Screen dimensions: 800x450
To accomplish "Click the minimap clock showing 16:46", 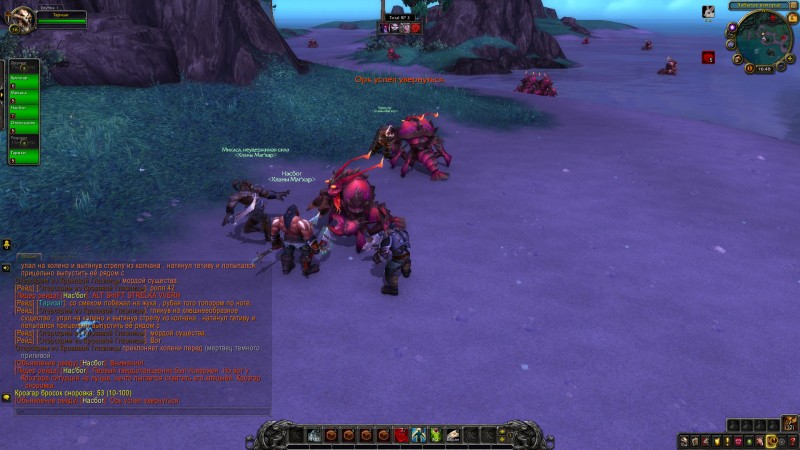I will click(x=763, y=69).
